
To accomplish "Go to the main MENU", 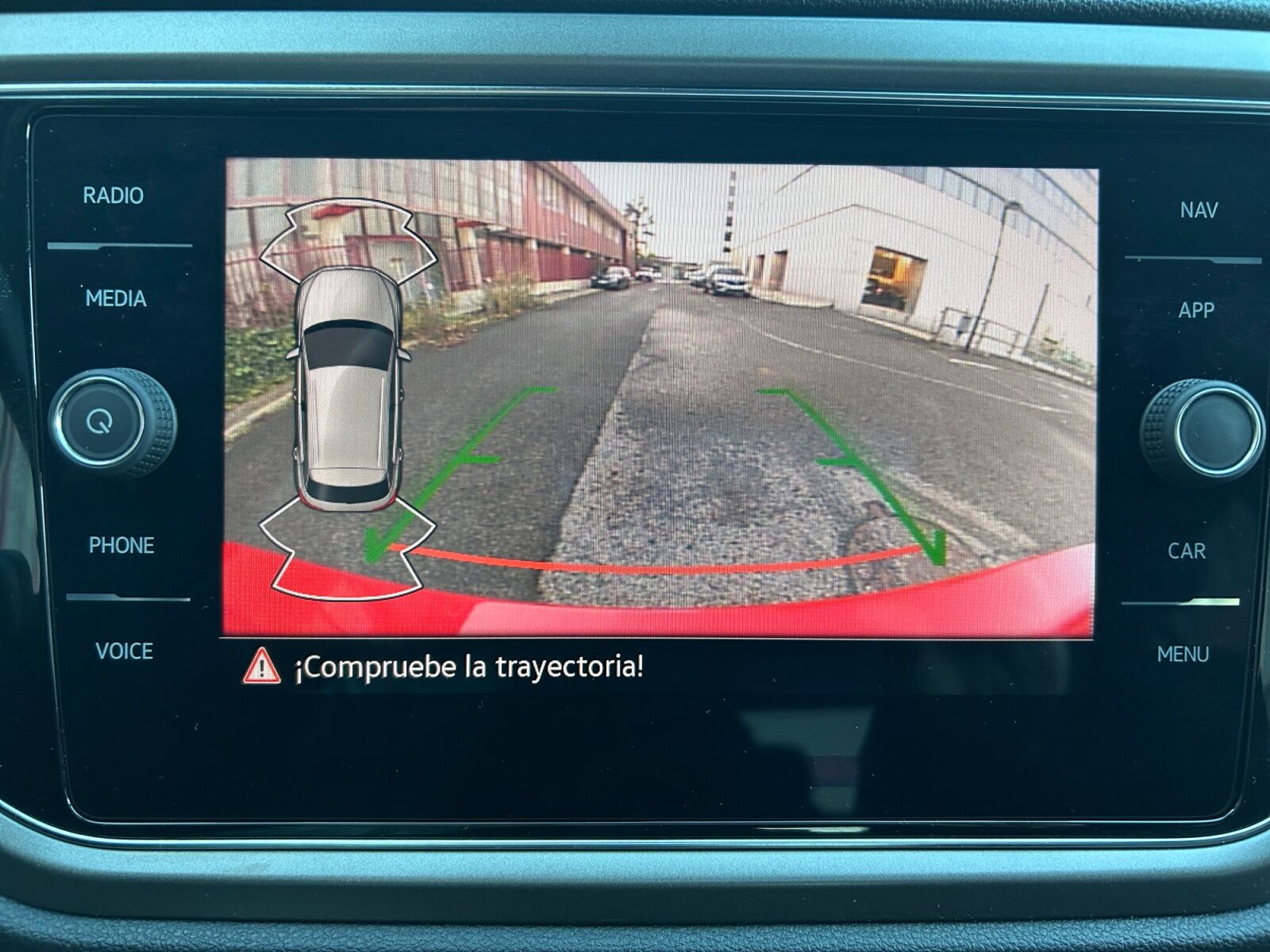I will pyautogui.click(x=1183, y=654).
